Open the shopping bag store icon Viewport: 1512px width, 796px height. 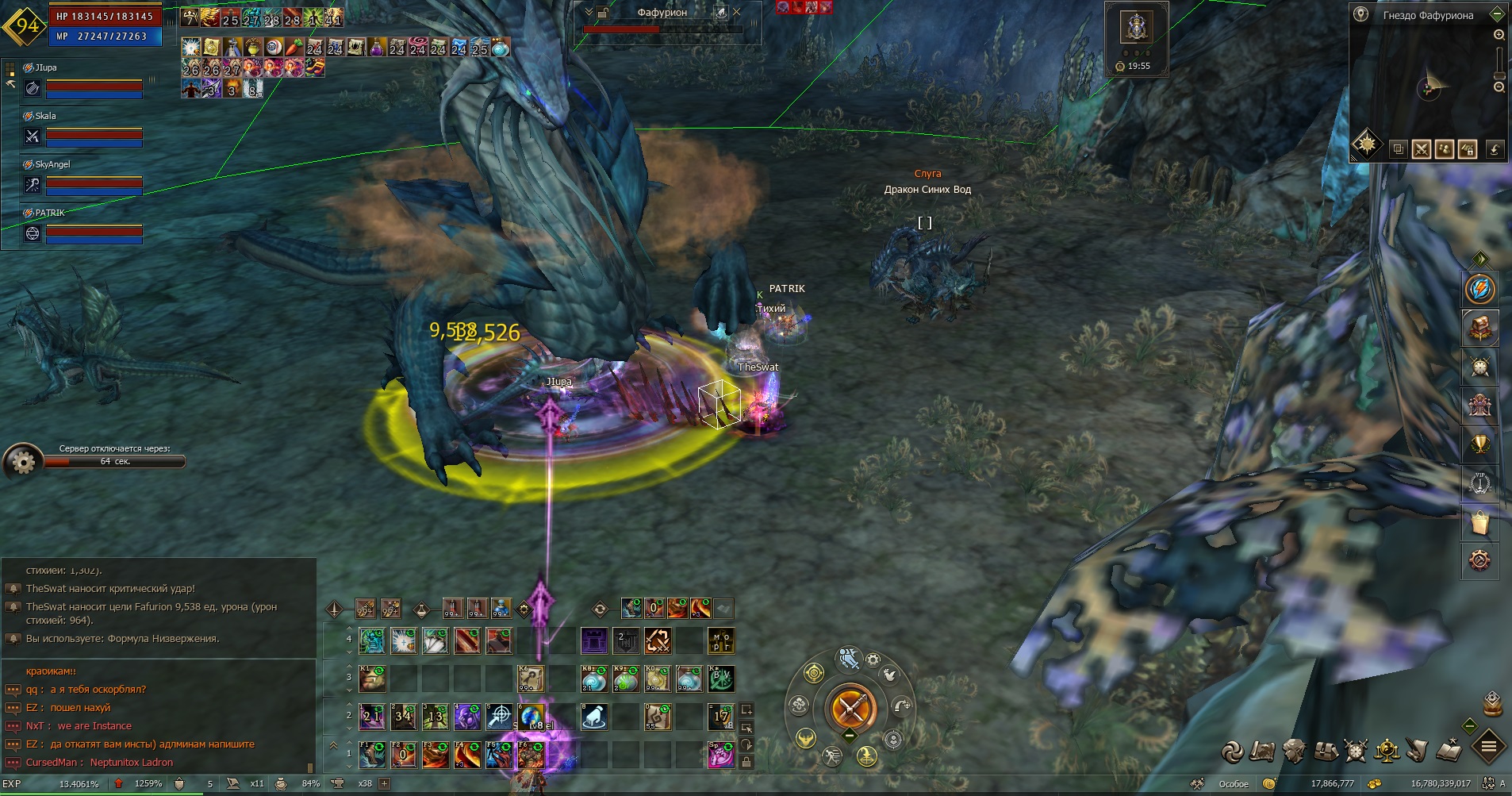pyautogui.click(x=1479, y=522)
